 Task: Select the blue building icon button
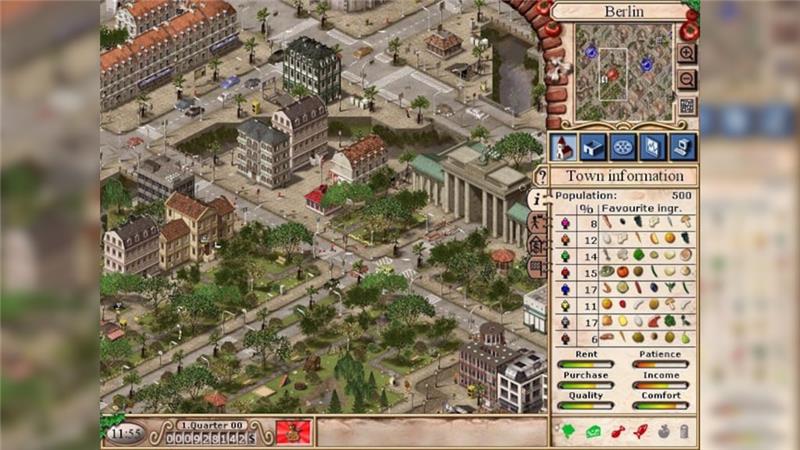coord(592,147)
